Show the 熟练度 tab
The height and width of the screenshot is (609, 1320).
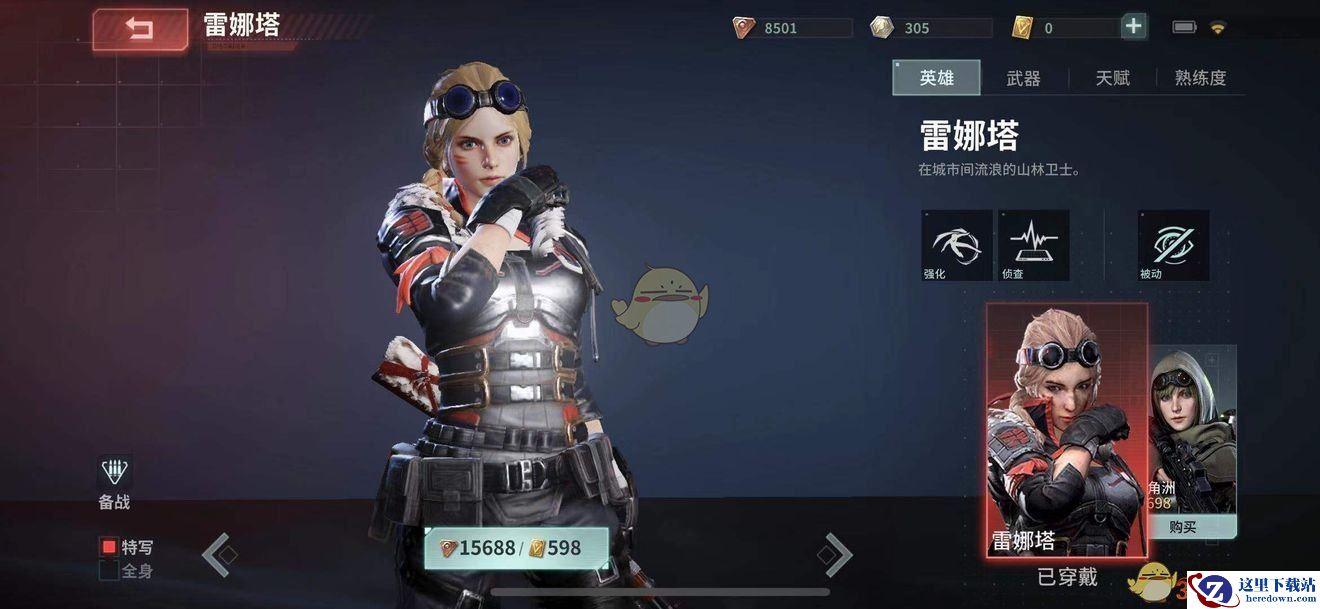tap(1200, 78)
